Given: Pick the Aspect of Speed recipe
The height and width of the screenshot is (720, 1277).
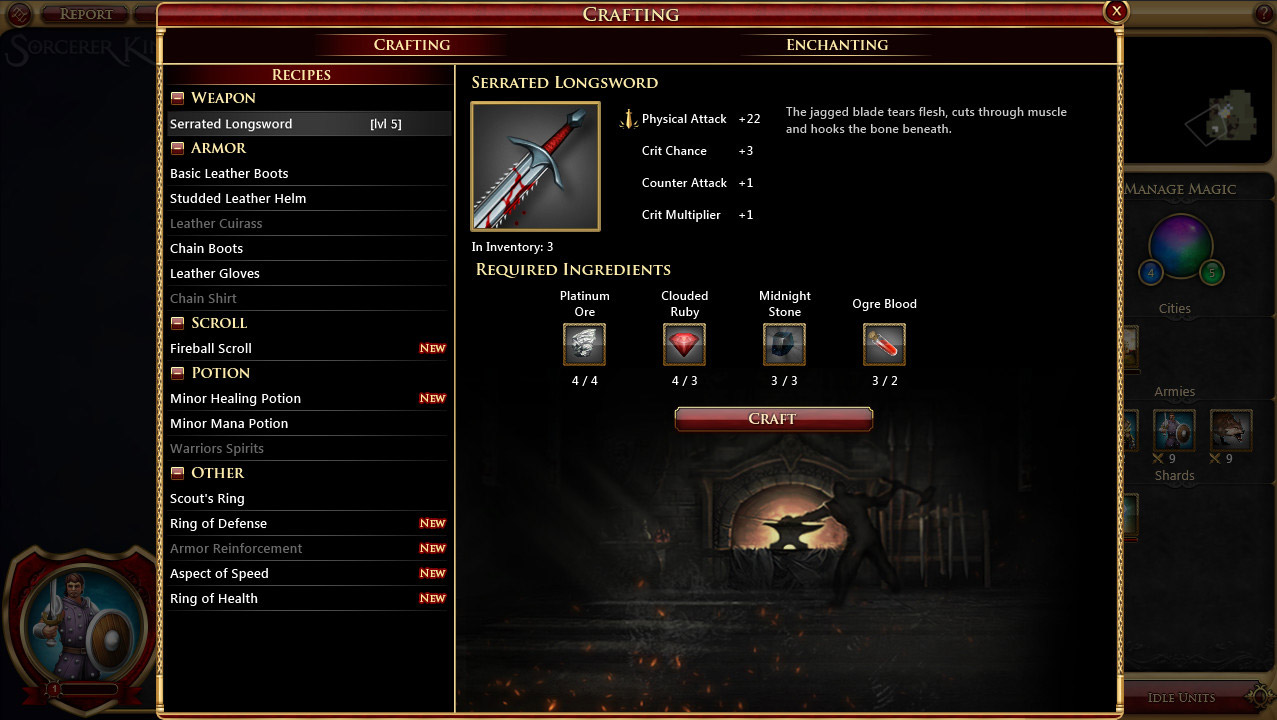Looking at the screenshot, I should [219, 574].
